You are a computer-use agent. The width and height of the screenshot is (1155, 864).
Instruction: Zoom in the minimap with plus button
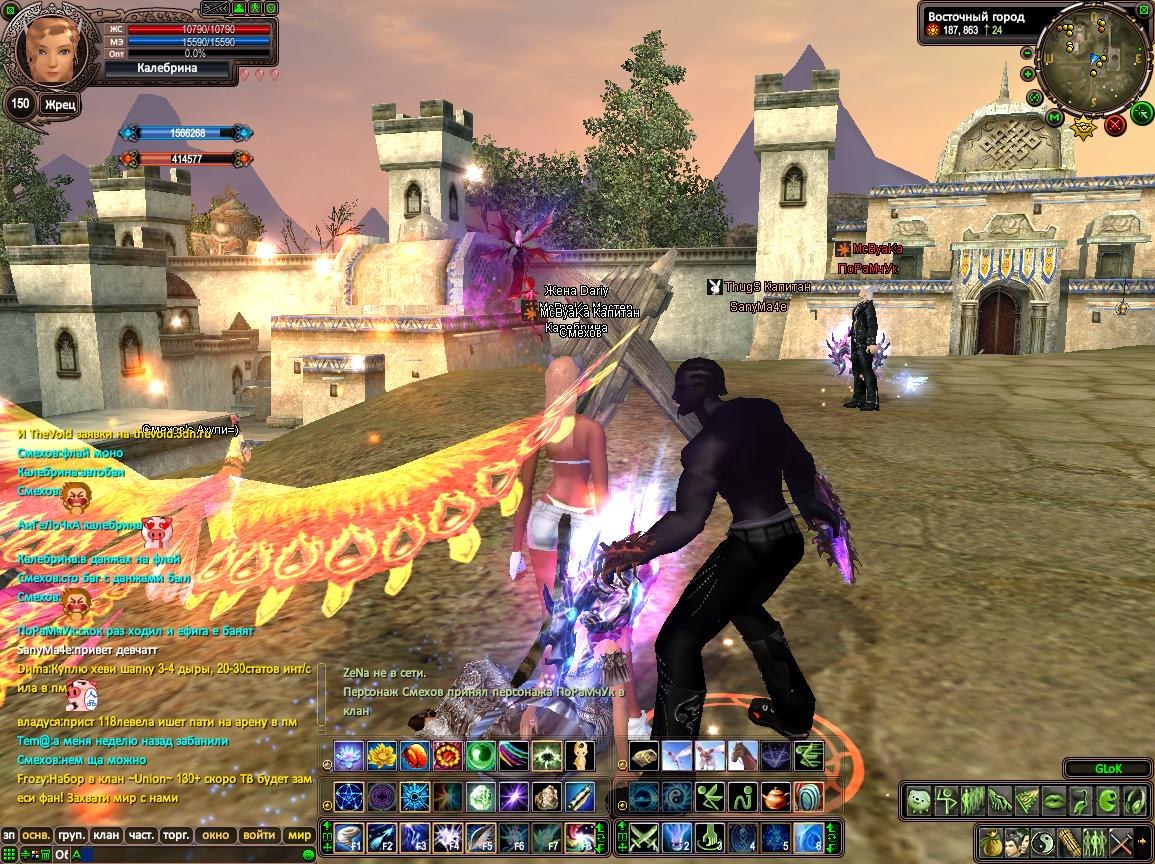pyautogui.click(x=1028, y=74)
